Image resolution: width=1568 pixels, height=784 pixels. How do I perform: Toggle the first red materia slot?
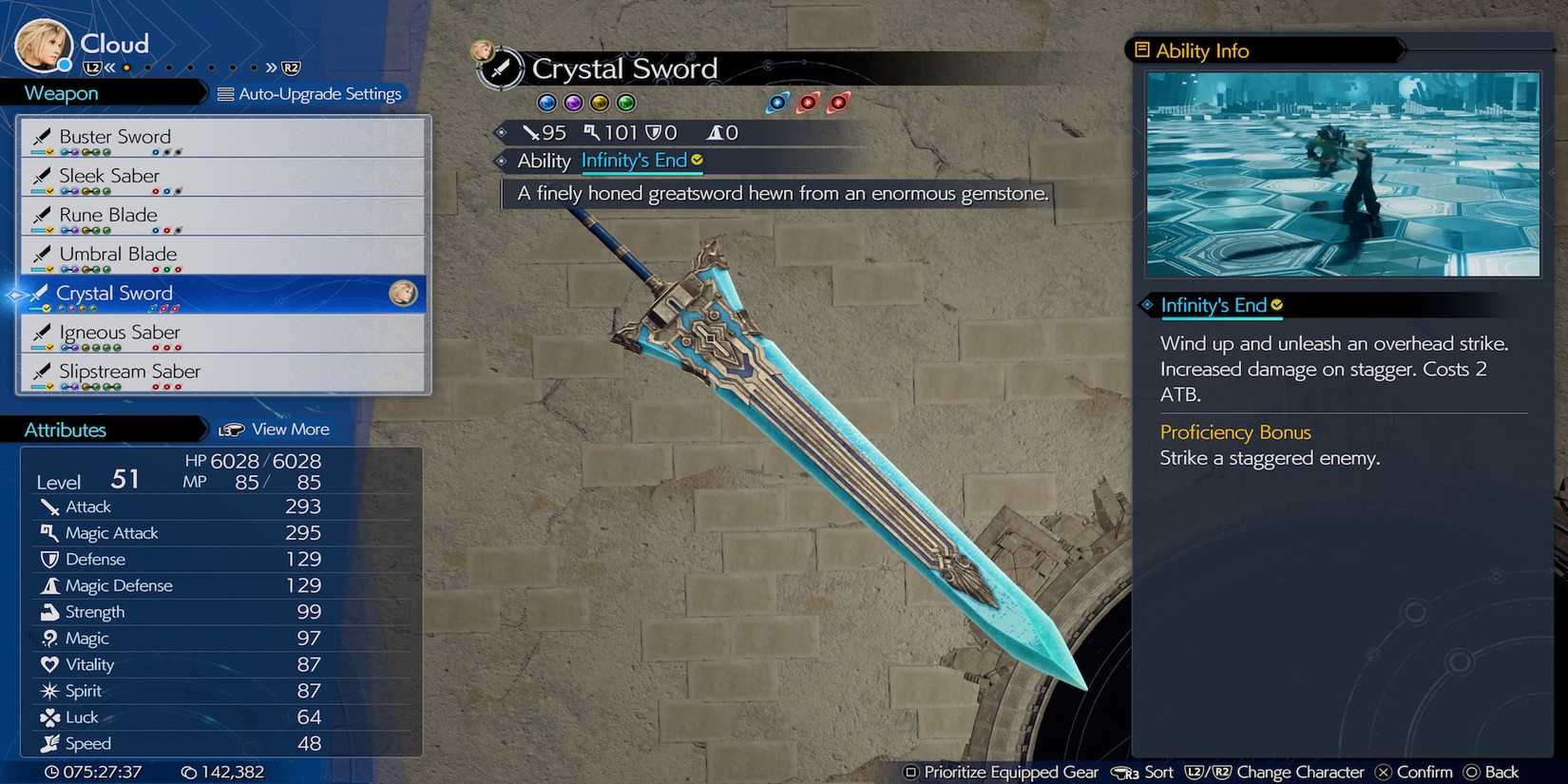click(809, 103)
